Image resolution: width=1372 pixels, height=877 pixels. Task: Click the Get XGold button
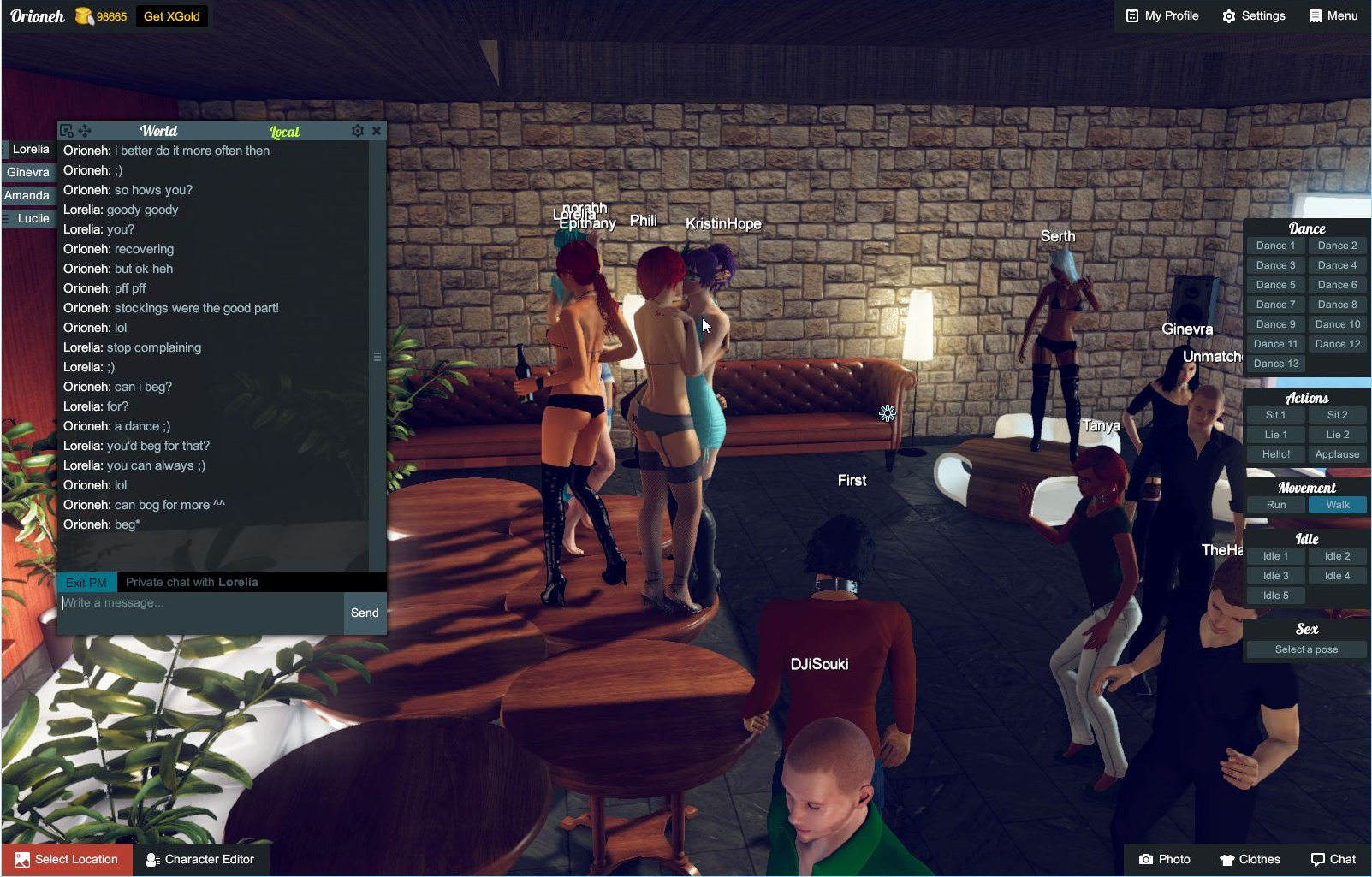(171, 16)
